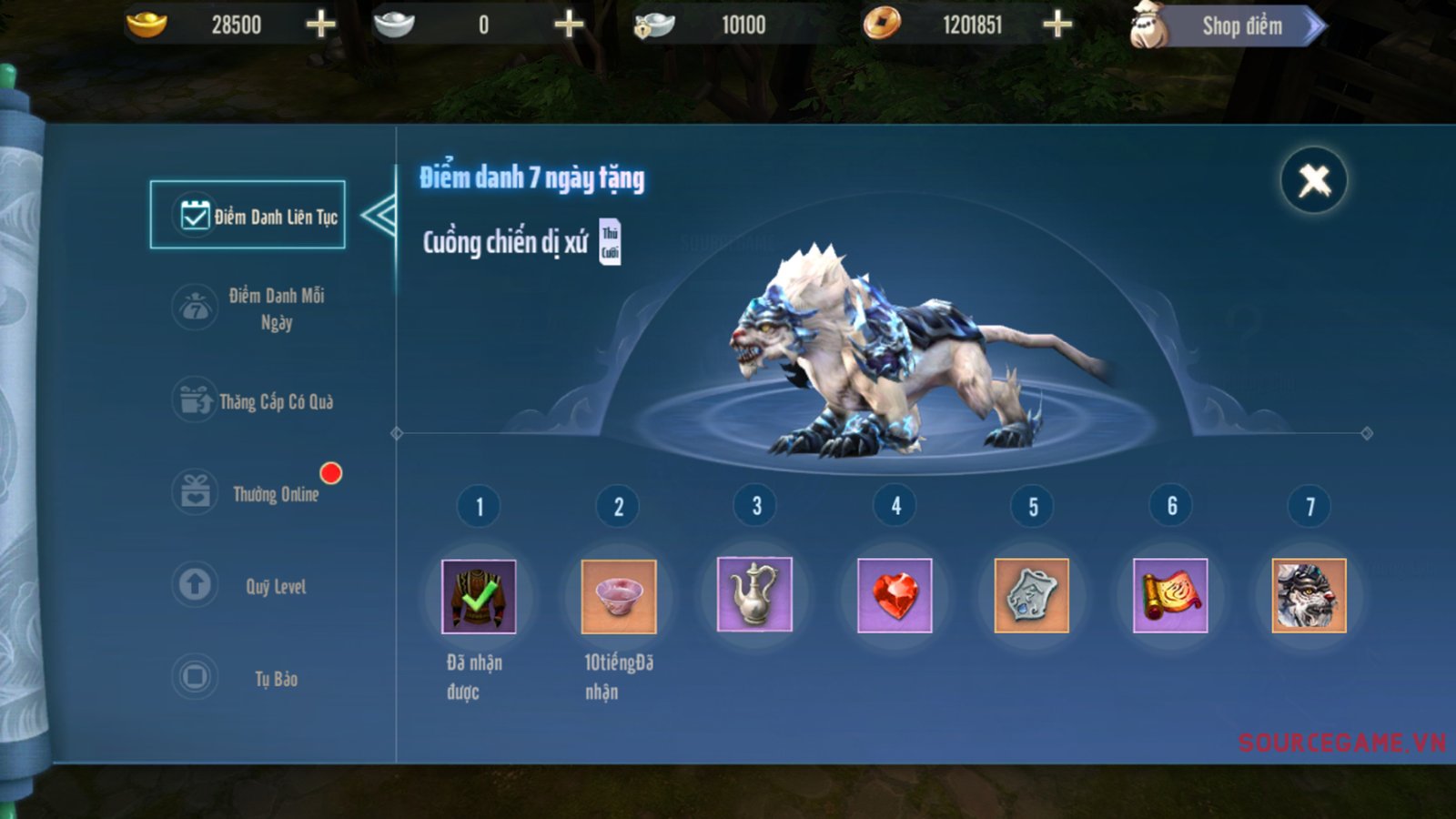The height and width of the screenshot is (819, 1456).
Task: Select the day 2 pink bowl reward
Action: pos(618,596)
